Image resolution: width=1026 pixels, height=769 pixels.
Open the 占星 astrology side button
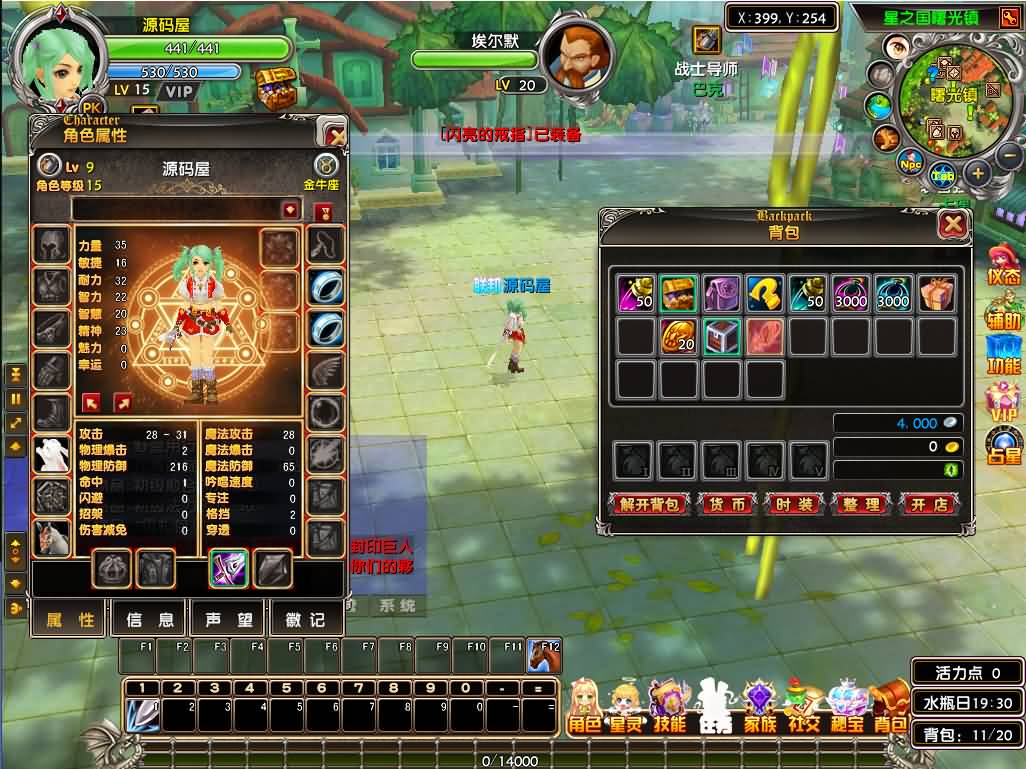pos(1004,443)
